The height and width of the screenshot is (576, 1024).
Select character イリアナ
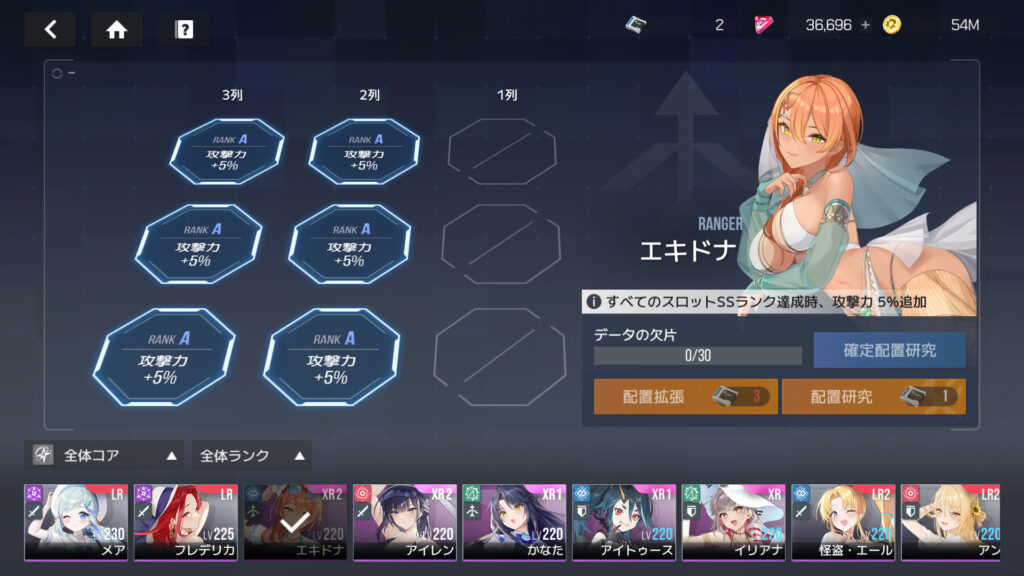coord(733,522)
